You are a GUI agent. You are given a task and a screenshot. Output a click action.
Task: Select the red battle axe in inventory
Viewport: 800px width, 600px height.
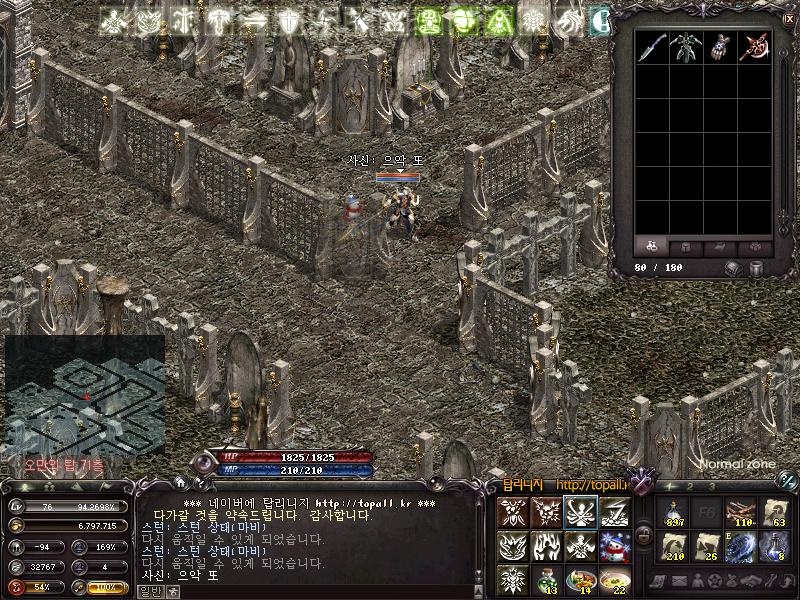(754, 46)
